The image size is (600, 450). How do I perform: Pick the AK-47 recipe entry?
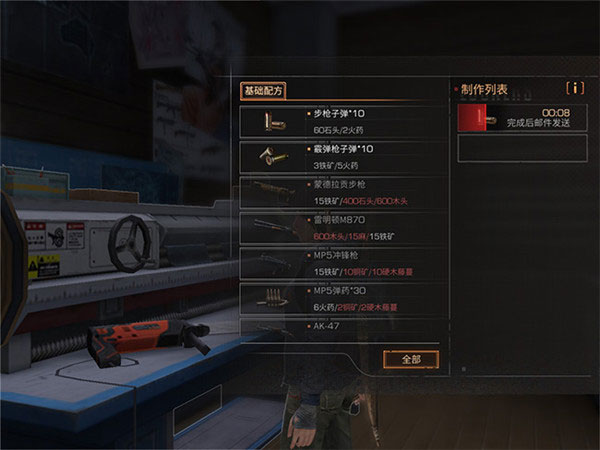tap(340, 327)
